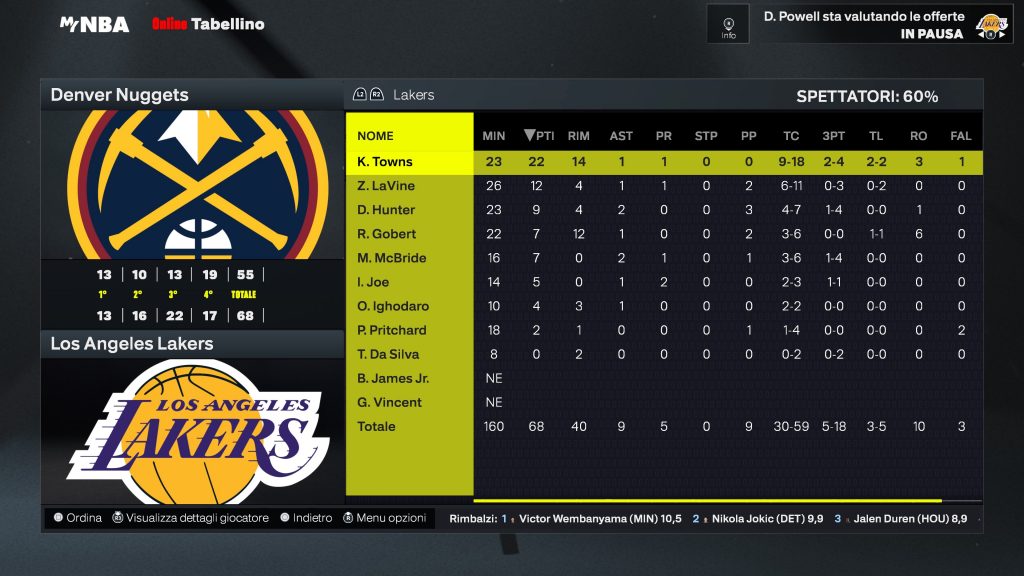Pick M. McBride from the player list
The width and height of the screenshot is (1024, 576).
tap(391, 258)
